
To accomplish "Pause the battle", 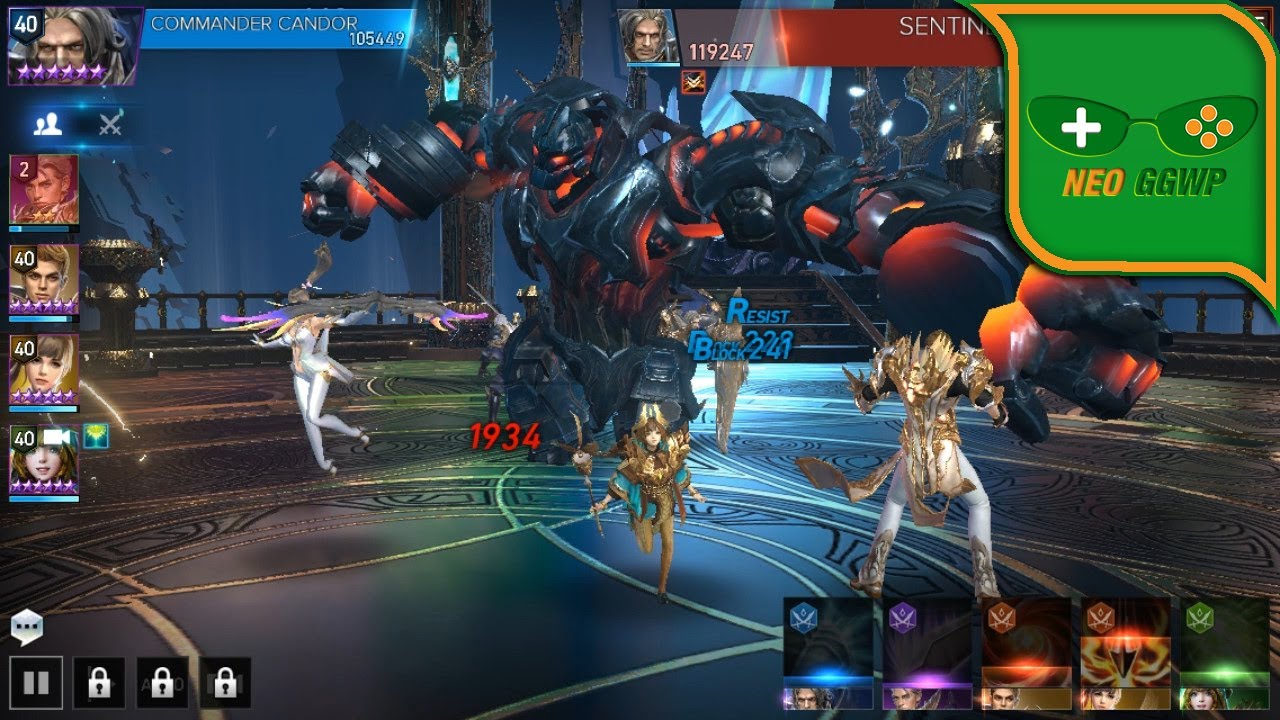I will [36, 683].
